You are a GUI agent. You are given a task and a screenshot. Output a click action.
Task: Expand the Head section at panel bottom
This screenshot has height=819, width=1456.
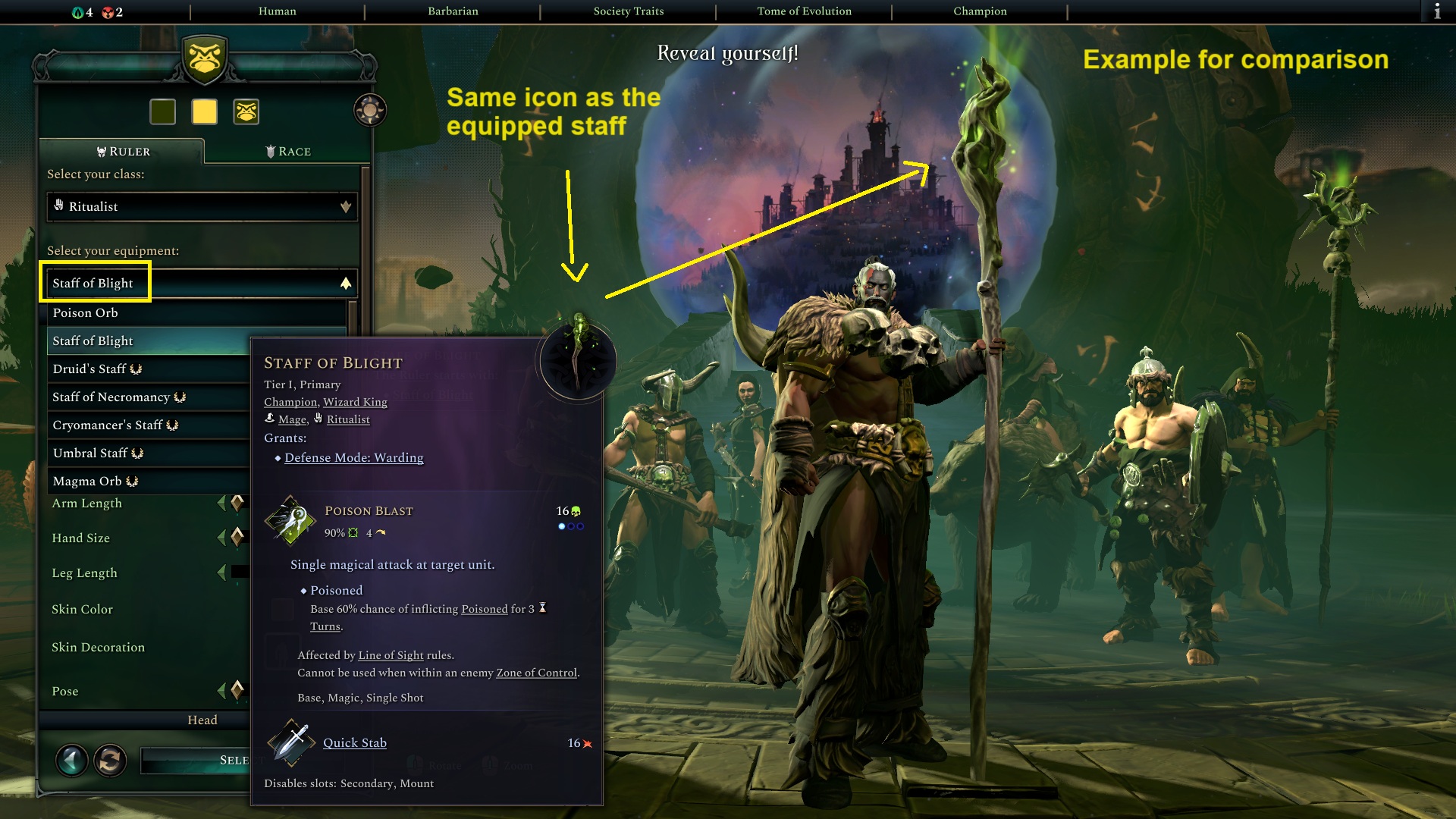click(202, 720)
